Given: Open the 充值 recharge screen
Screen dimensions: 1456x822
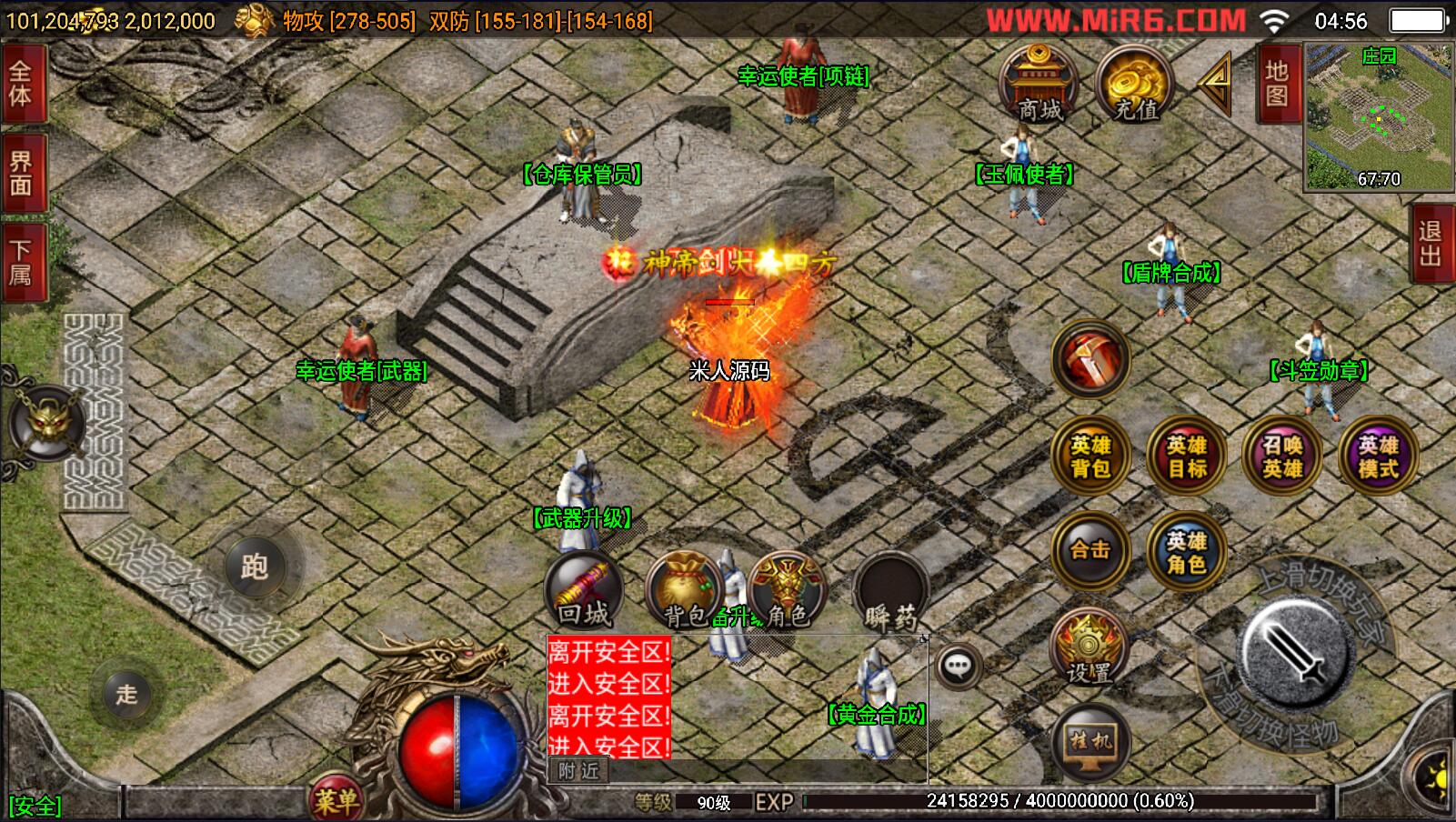Looking at the screenshot, I should (1135, 84).
